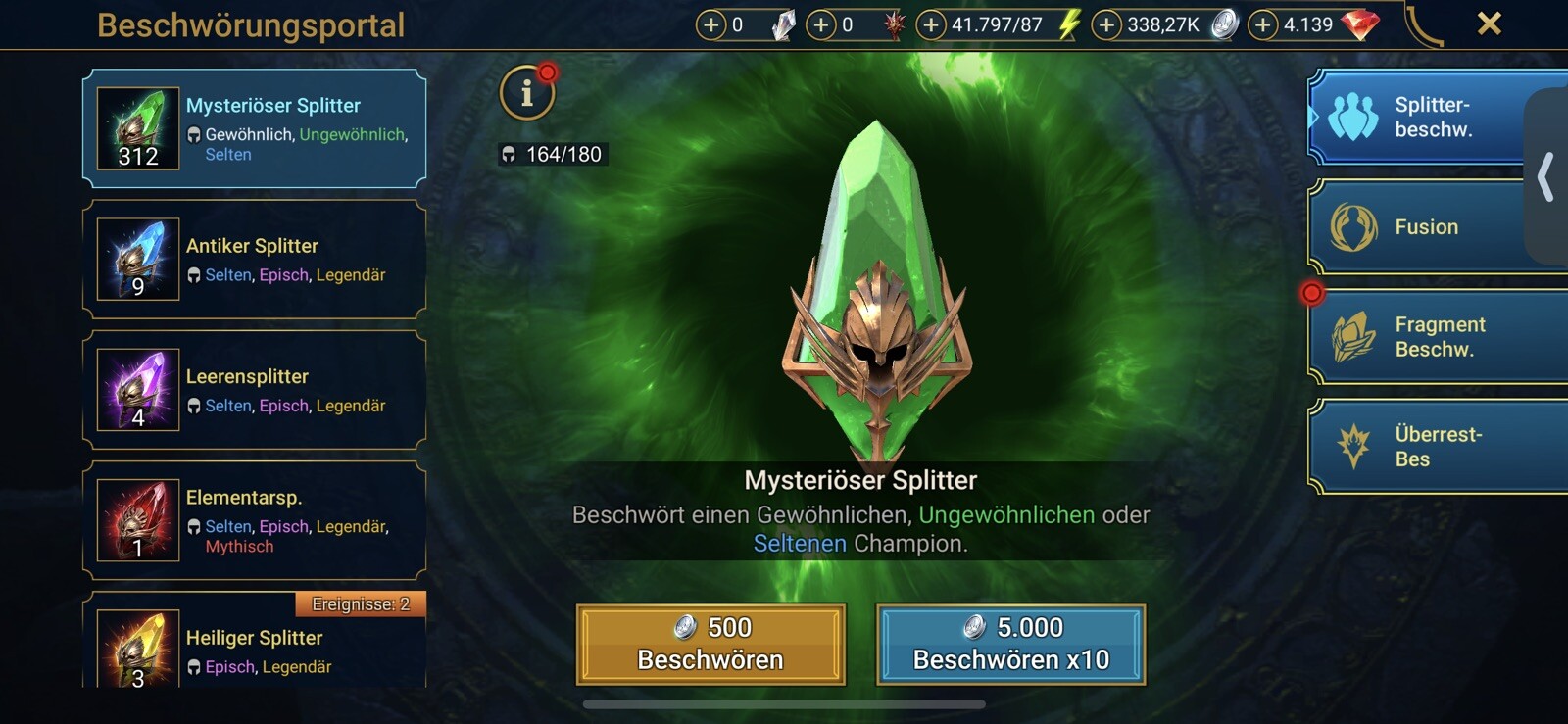Select the Leerensplitter shard row

click(x=255, y=390)
